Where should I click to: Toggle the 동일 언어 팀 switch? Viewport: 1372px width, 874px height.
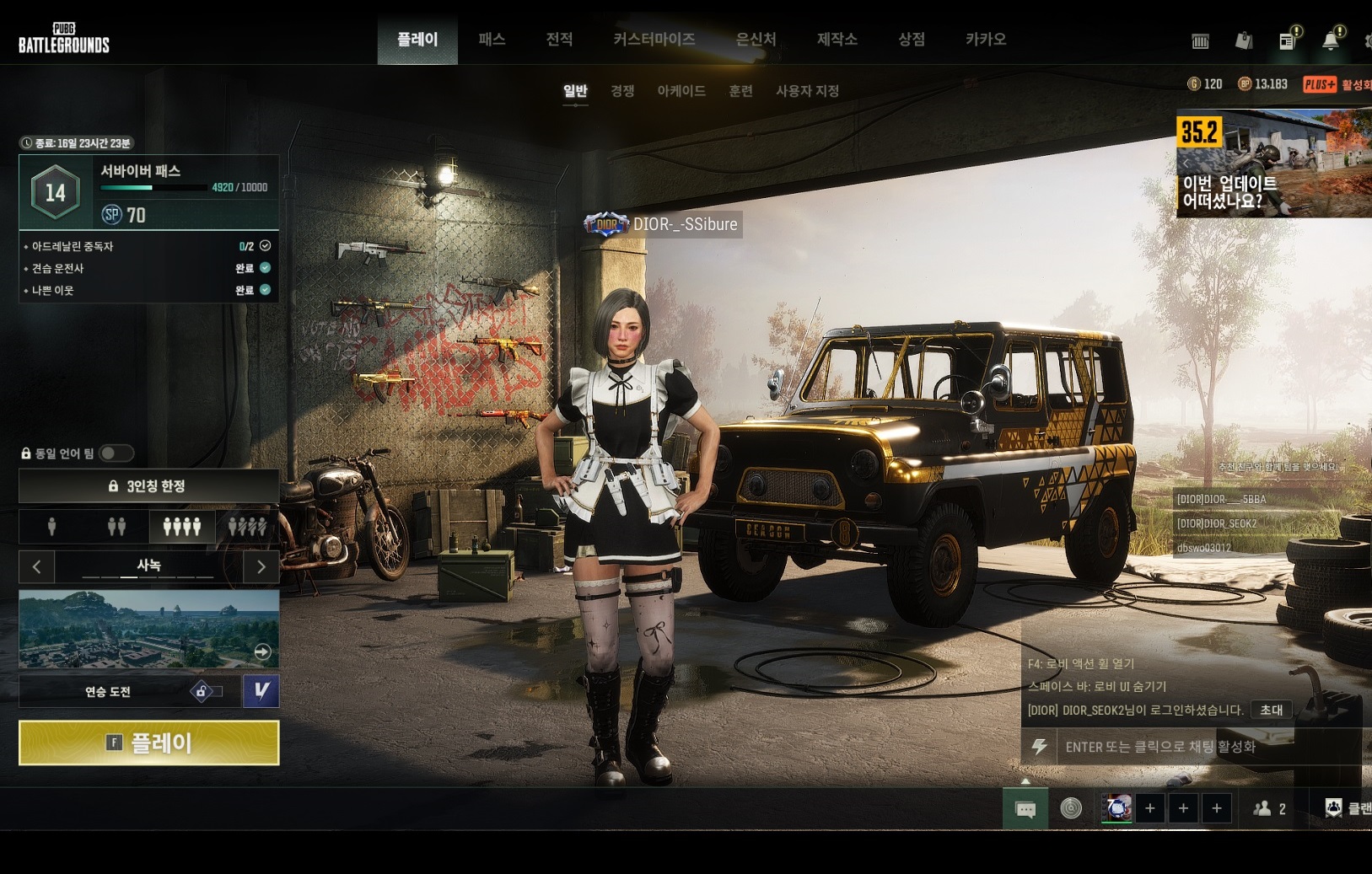(x=116, y=453)
